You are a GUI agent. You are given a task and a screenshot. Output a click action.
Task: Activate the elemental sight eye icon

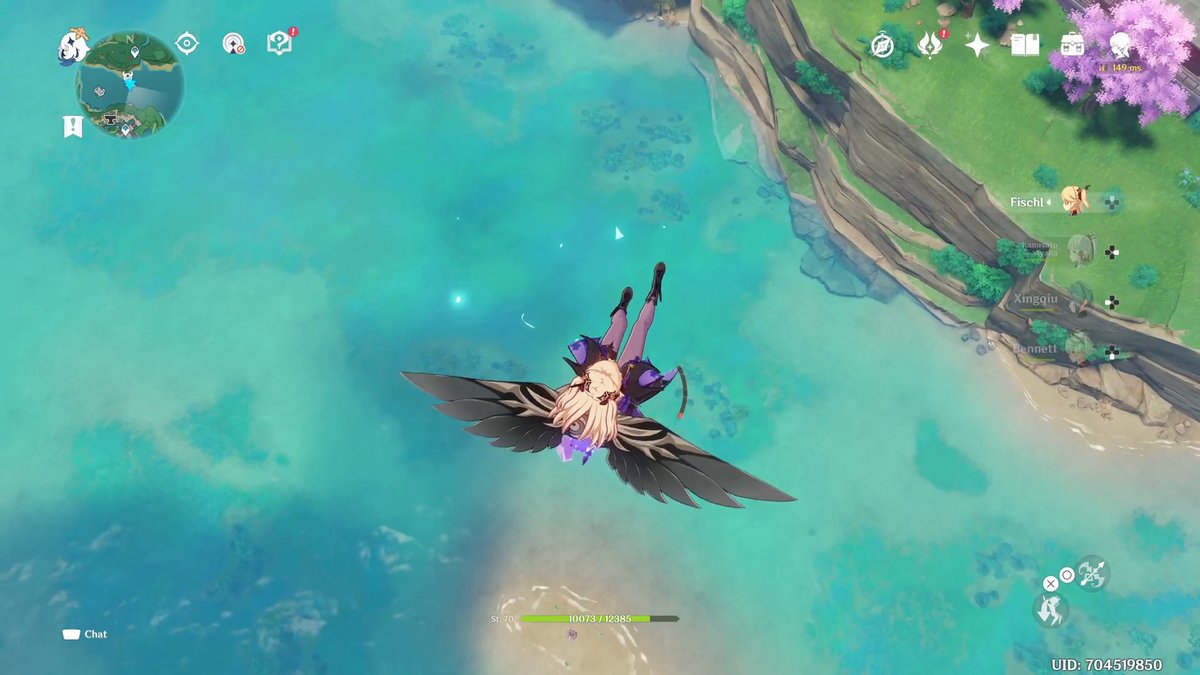tap(187, 43)
